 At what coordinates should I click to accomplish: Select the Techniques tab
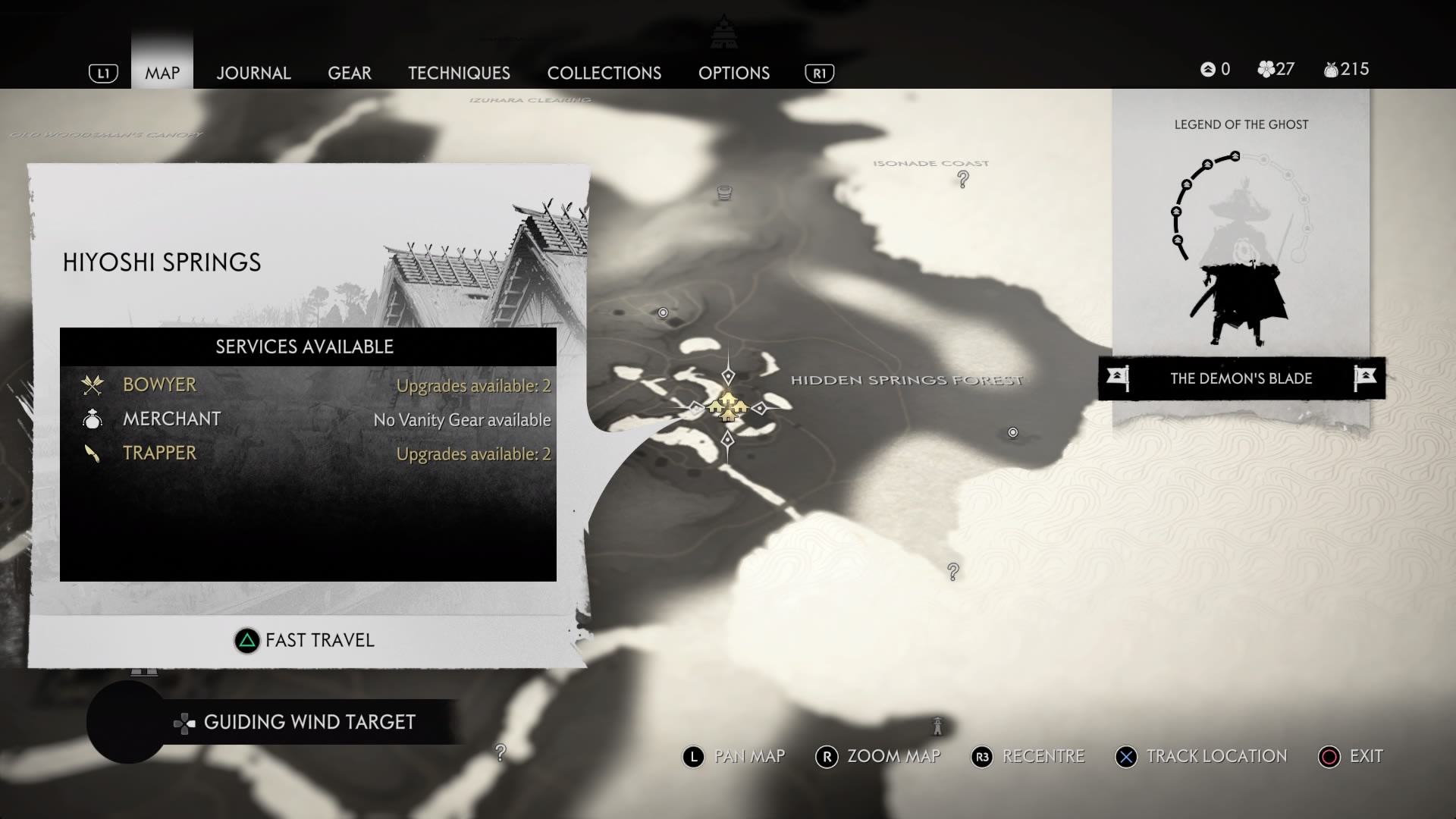tap(459, 73)
